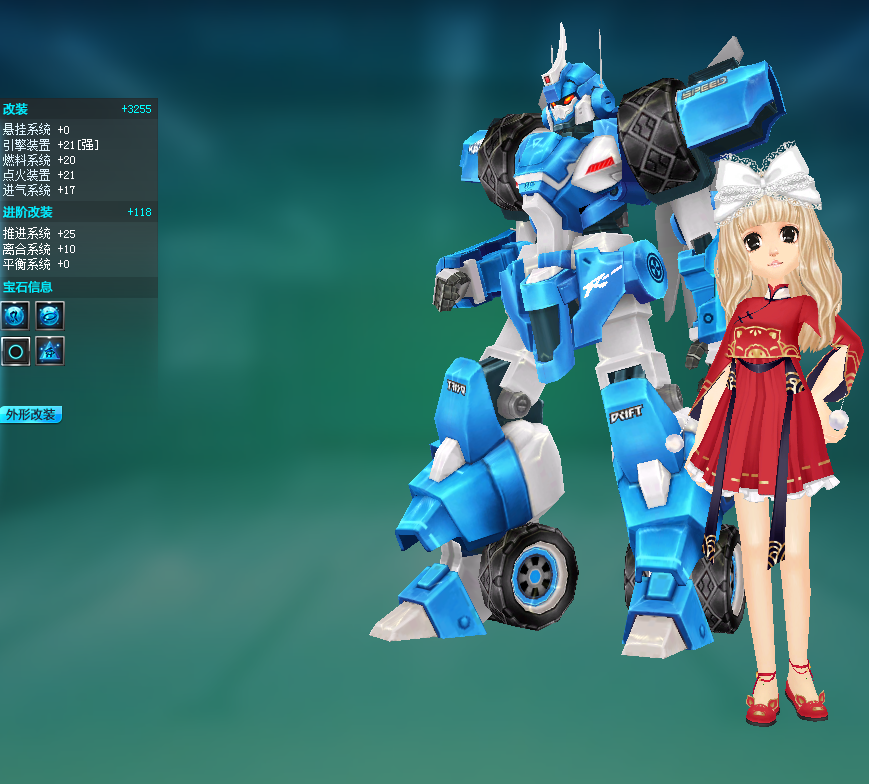The height and width of the screenshot is (784, 869).
Task: Select the hollow circle gem slot
Action: (15, 351)
